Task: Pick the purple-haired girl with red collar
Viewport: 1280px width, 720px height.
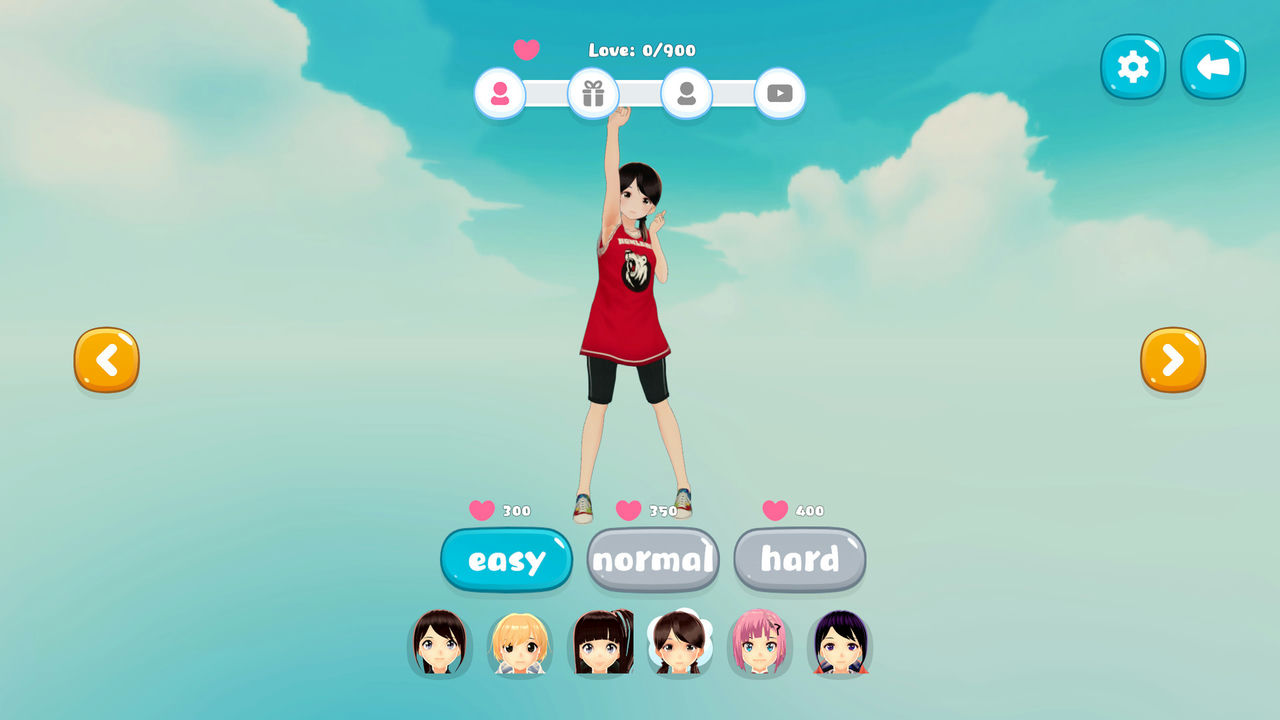Action: (839, 643)
